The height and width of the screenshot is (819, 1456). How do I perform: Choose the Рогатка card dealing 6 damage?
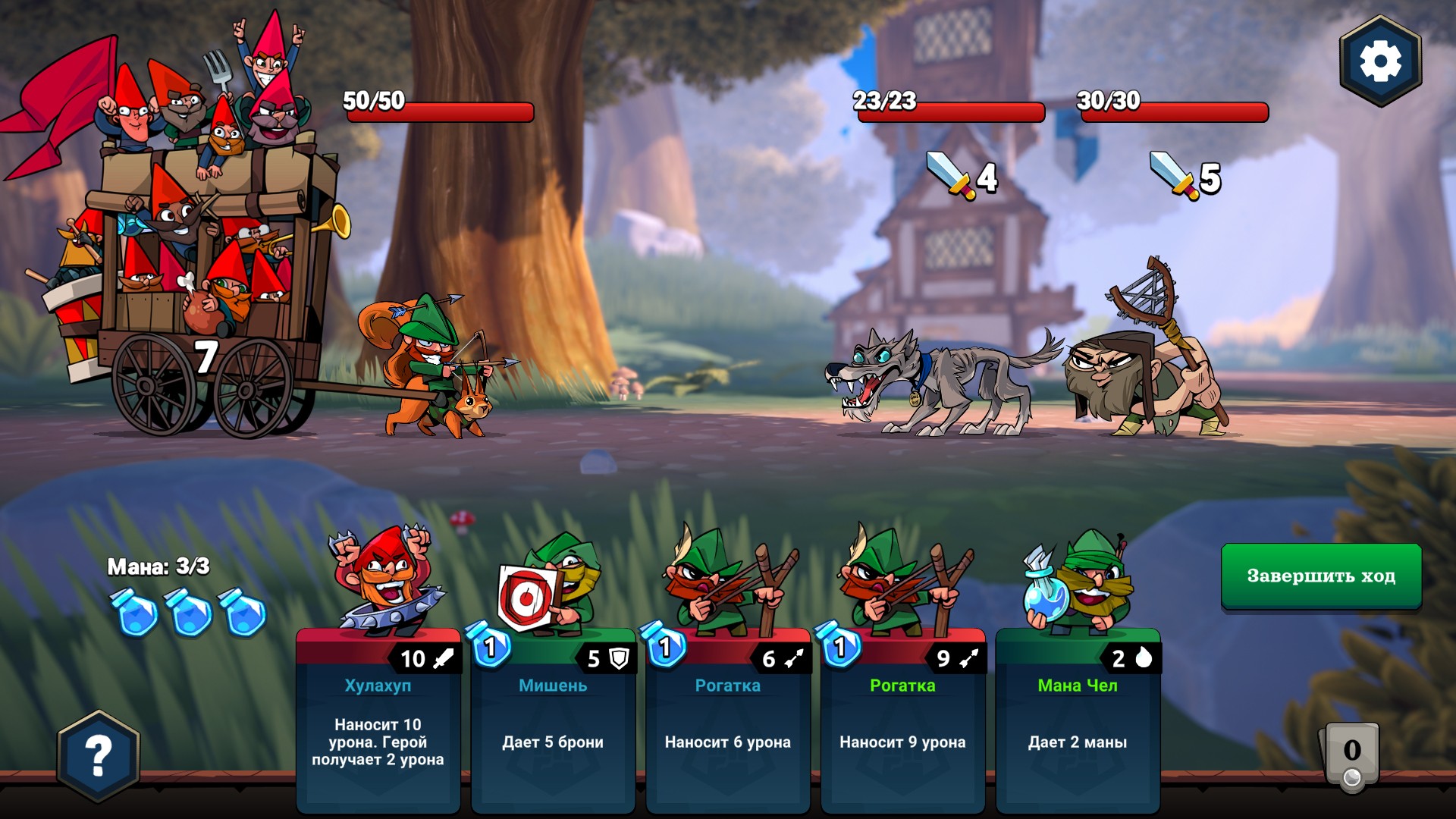pos(728,720)
